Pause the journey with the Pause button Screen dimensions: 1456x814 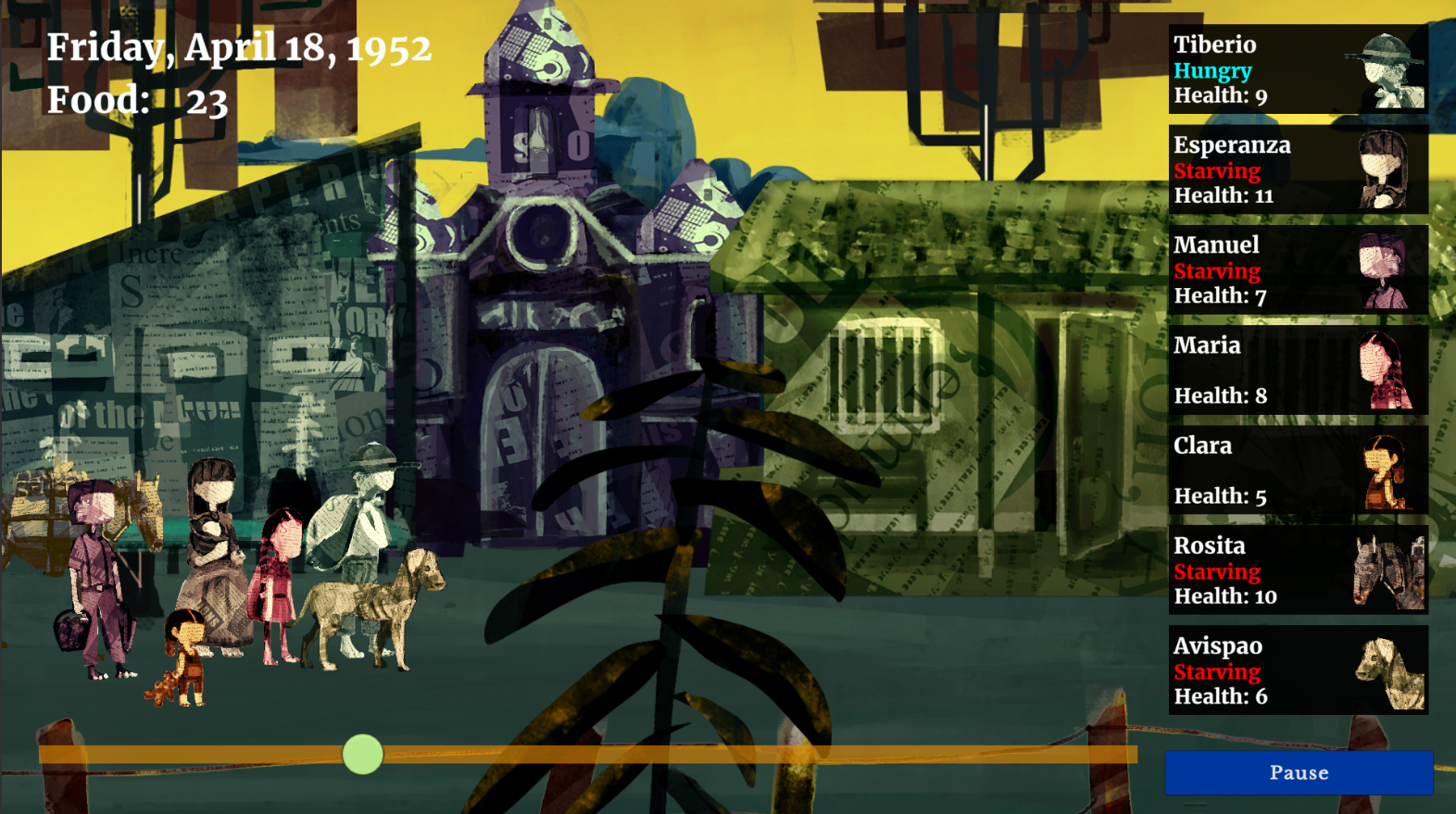click(1299, 772)
